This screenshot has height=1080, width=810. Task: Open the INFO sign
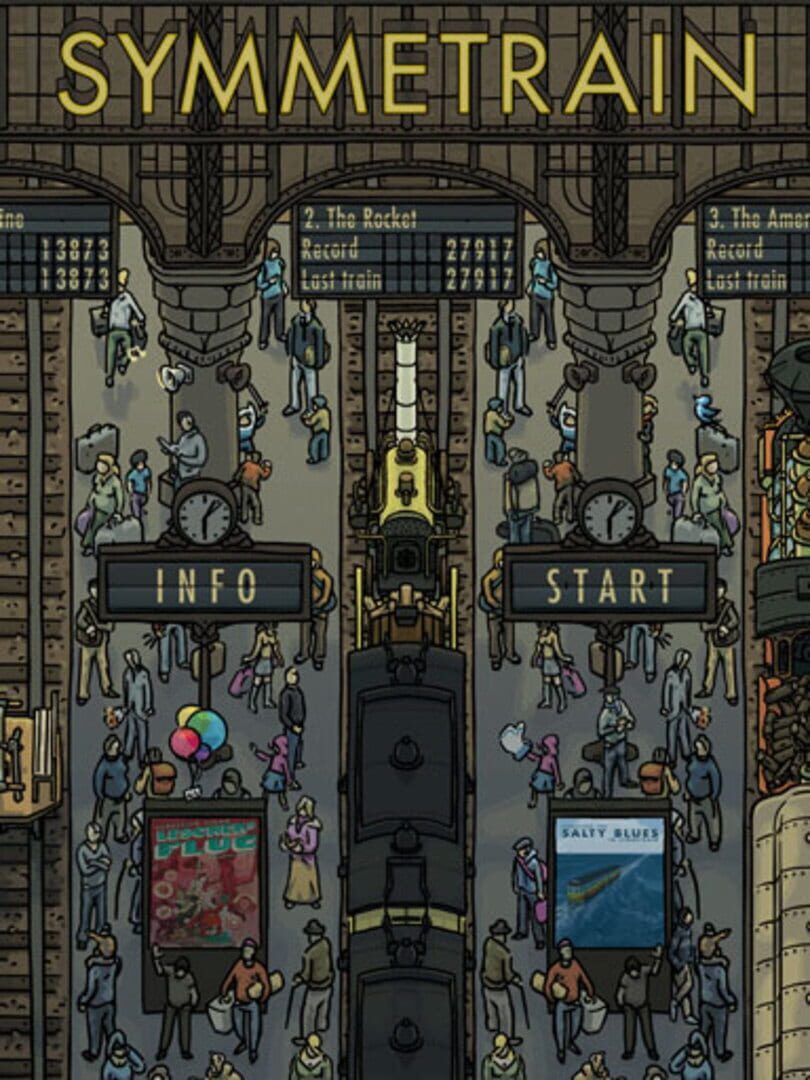204,584
